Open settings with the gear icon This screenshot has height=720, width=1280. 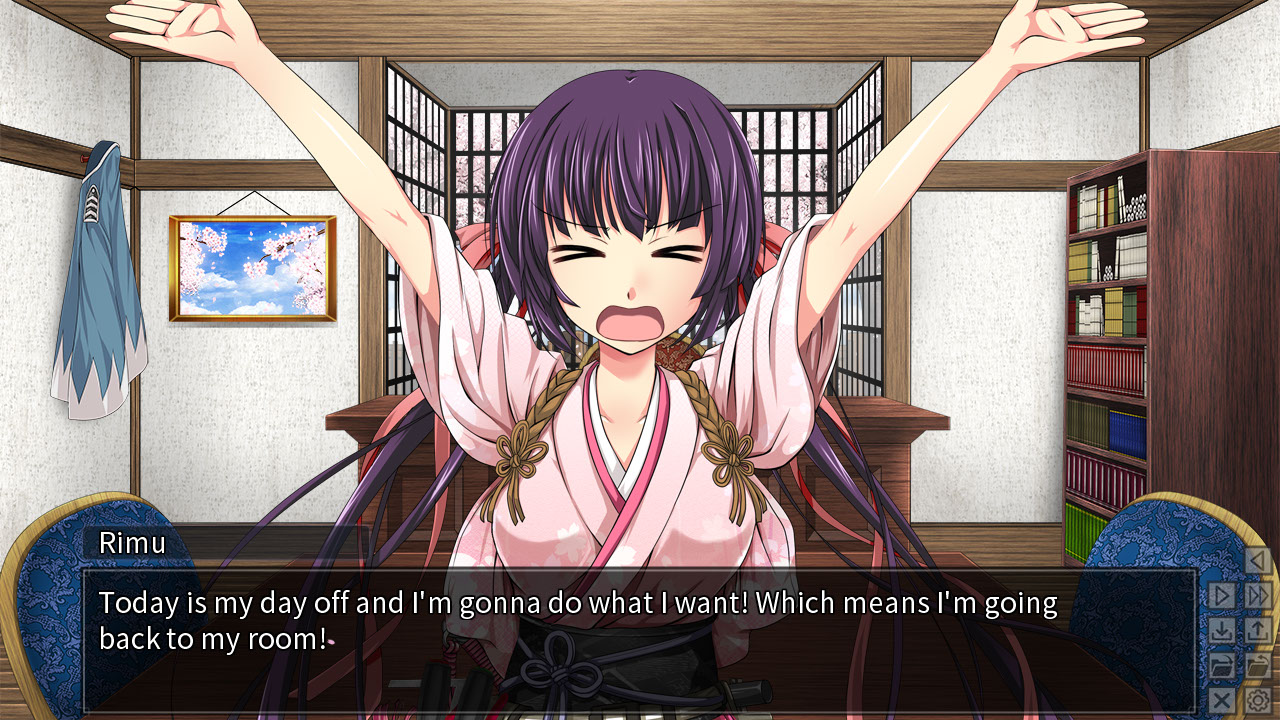[1257, 699]
